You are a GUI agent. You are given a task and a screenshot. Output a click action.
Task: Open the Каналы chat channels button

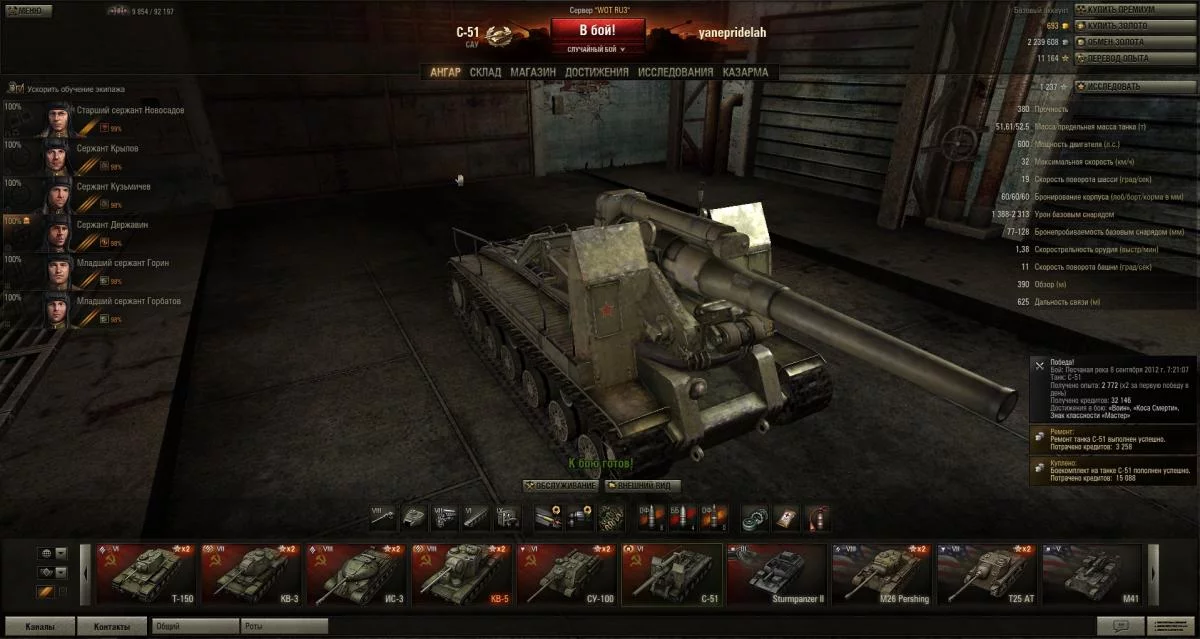[x=40, y=627]
